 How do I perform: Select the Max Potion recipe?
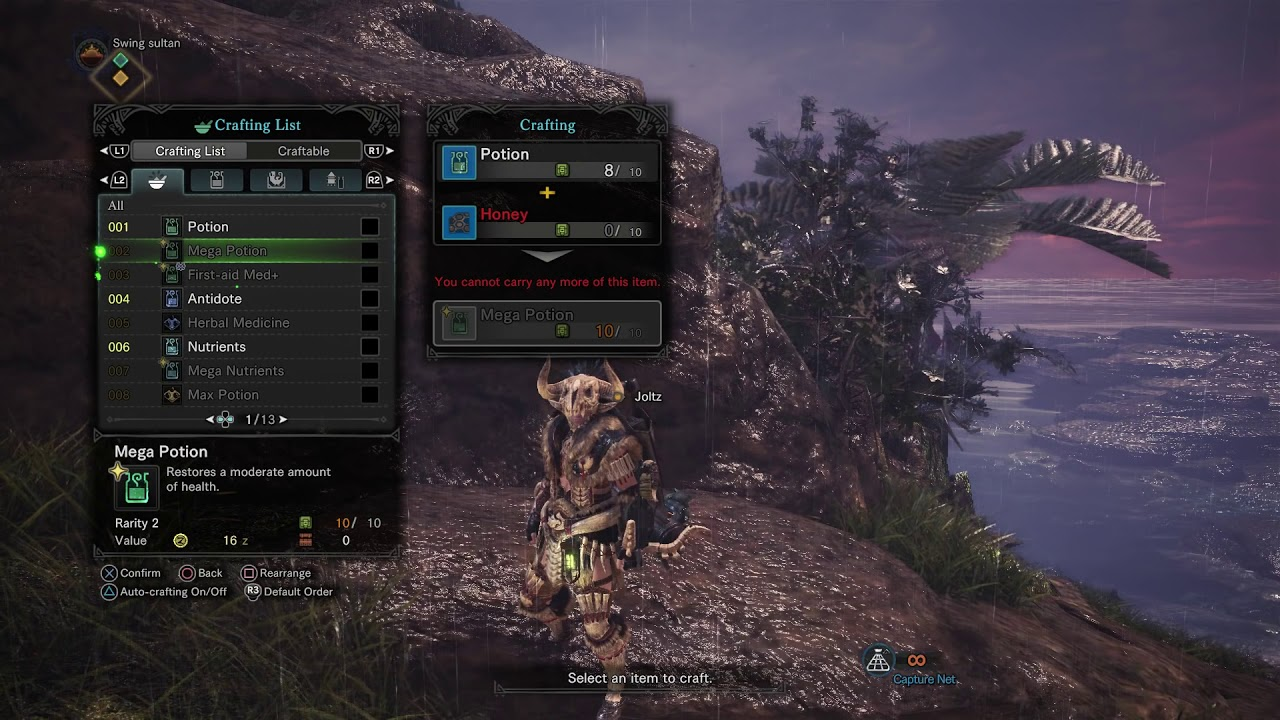(246, 395)
